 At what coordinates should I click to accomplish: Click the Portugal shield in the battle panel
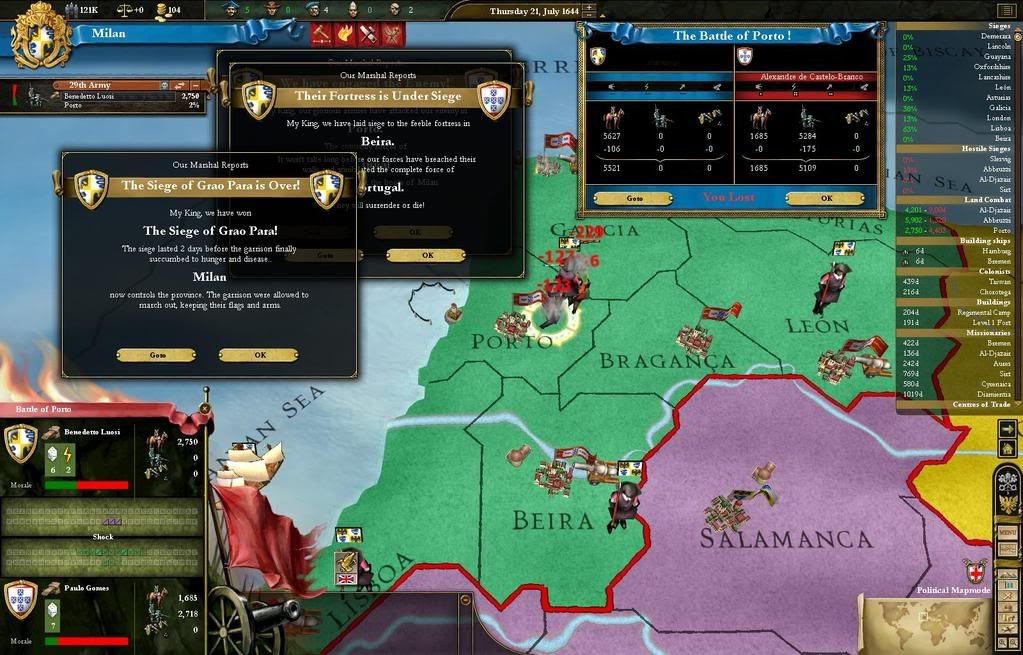(744, 56)
